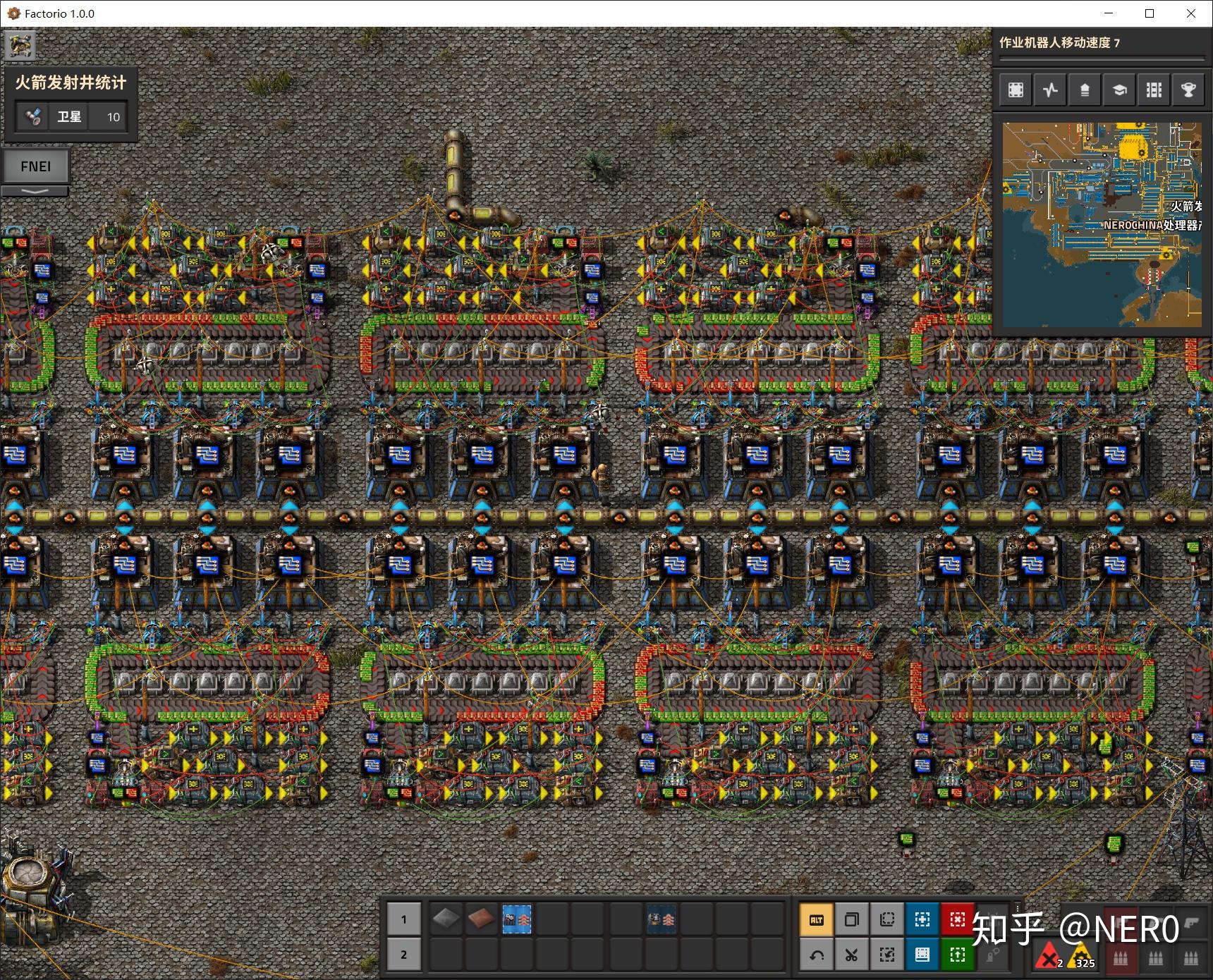
Task: Open the production statistics graph
Action: point(1051,90)
